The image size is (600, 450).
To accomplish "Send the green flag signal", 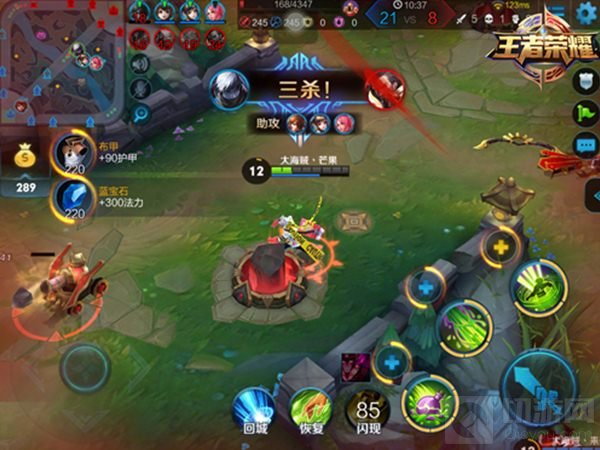I will coord(587,114).
